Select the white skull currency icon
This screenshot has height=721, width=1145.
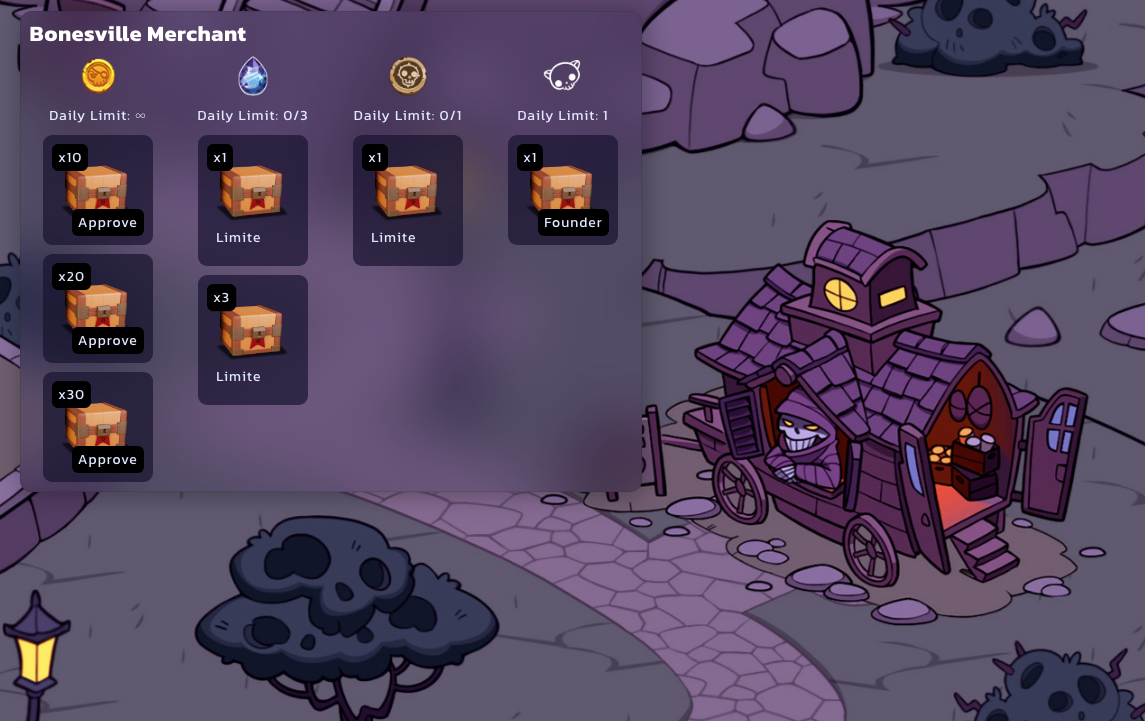pyautogui.click(x=562, y=75)
